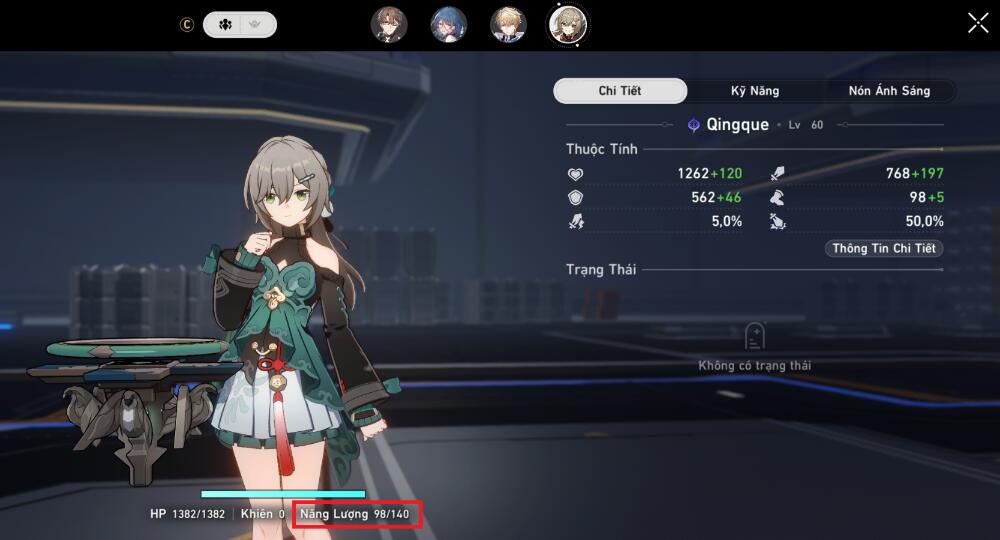Open the Nón Ánh Sáng tab
Image resolution: width=1000 pixels, height=540 pixels.
click(x=889, y=91)
